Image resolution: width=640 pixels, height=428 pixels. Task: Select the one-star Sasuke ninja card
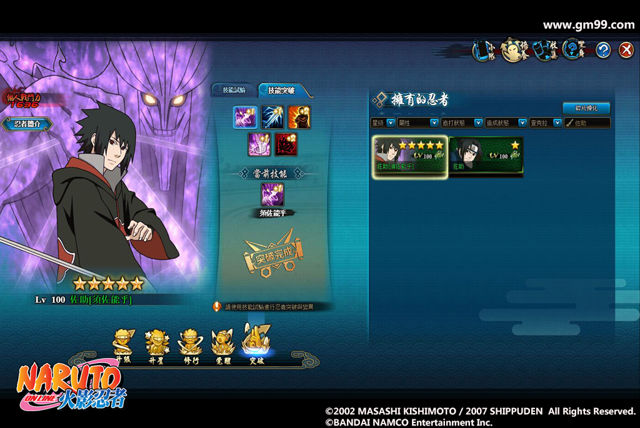tap(485, 156)
